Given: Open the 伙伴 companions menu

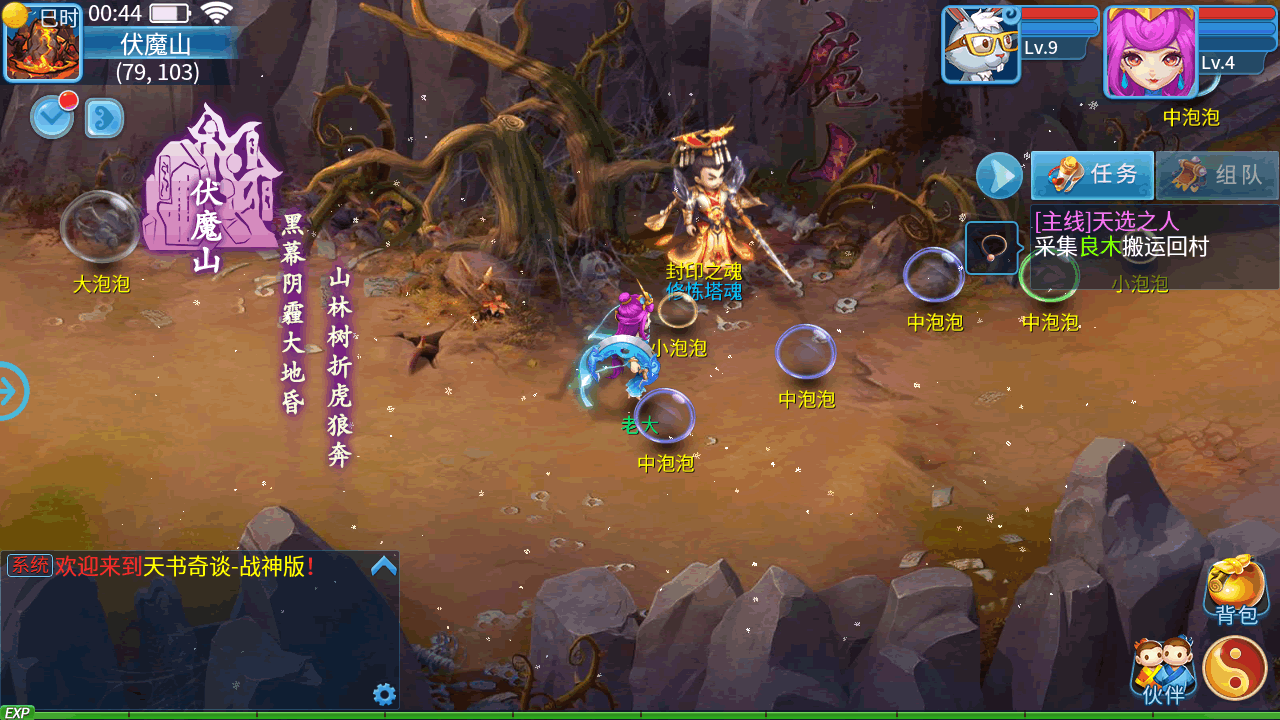Looking at the screenshot, I should pyautogui.click(x=1163, y=670).
